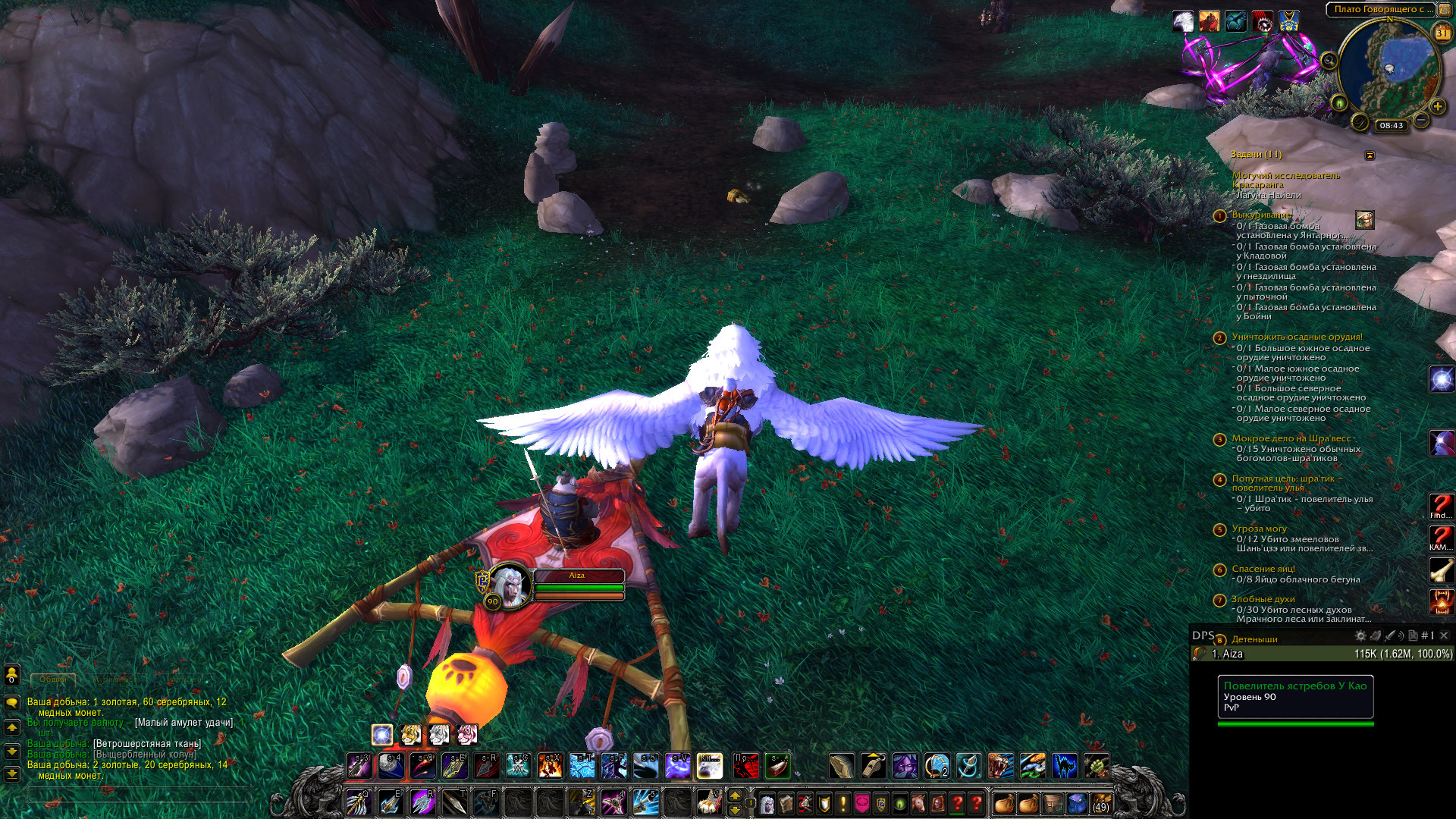
Task: Click the yellow exclamation quest log button
Action: (843, 802)
